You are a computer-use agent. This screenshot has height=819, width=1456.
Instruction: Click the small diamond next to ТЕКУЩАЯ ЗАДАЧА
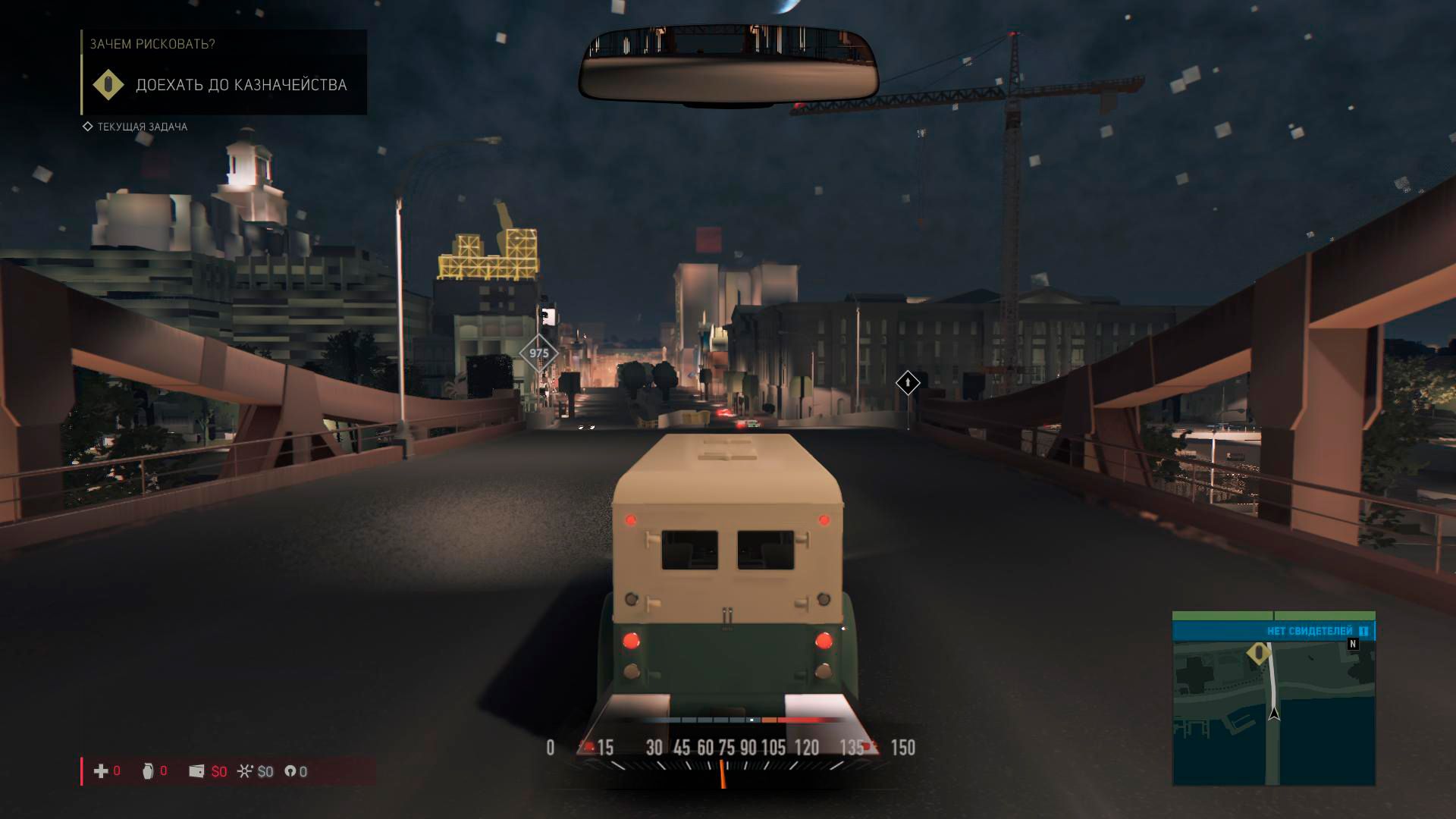tap(86, 127)
